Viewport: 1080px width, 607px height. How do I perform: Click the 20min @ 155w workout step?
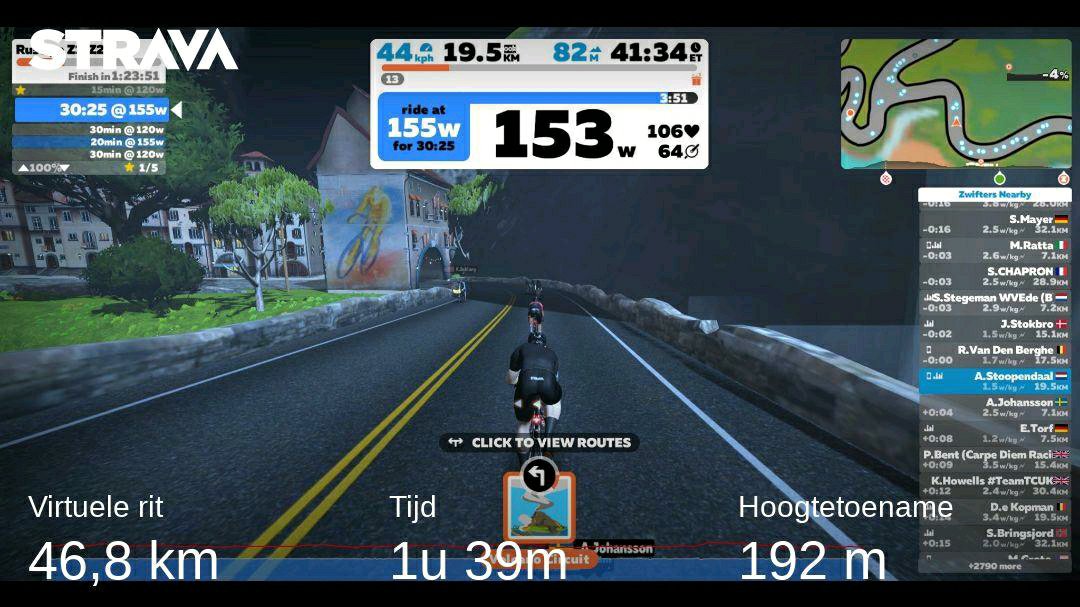tap(92, 142)
